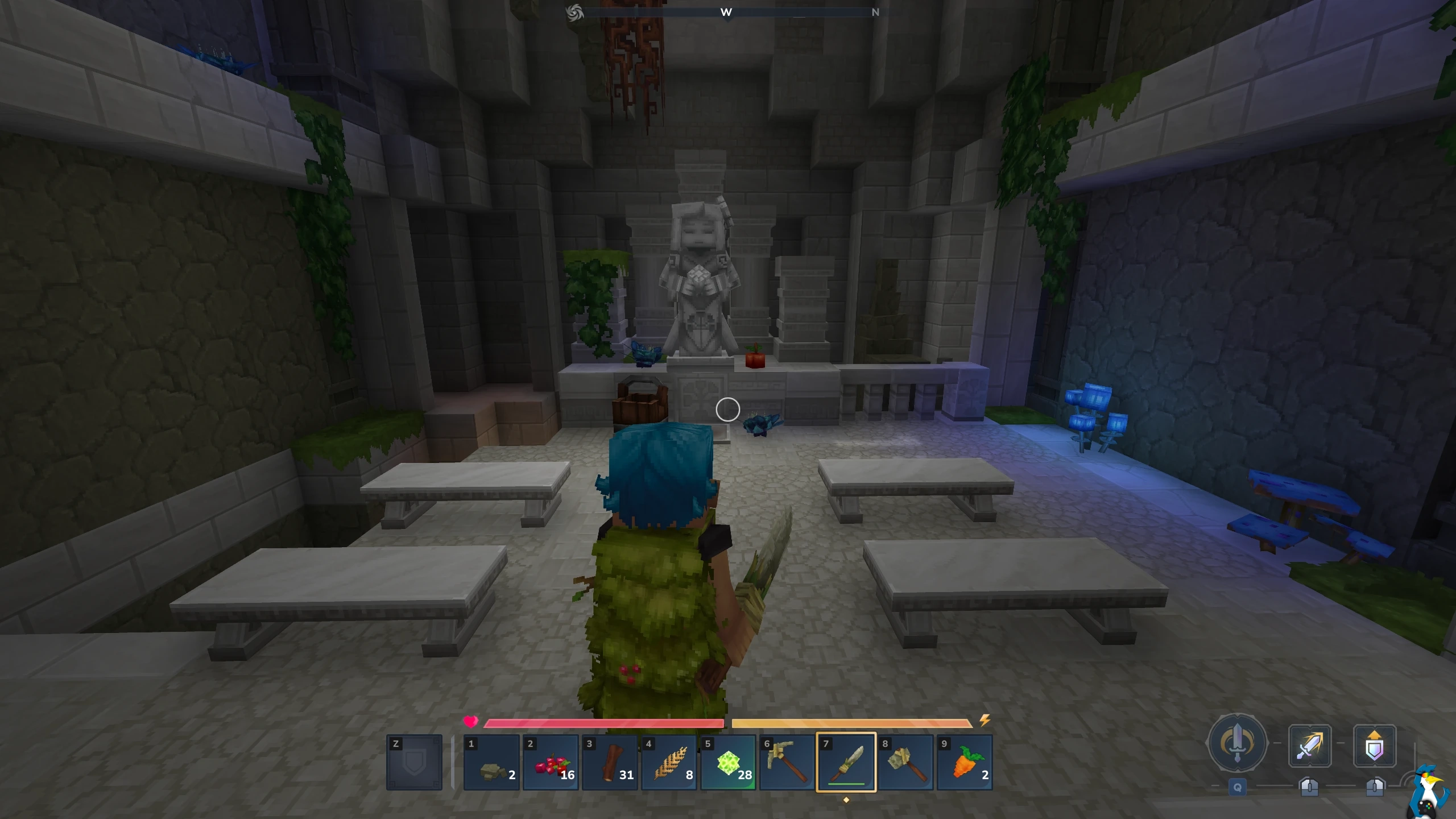Select the green crystal hotbar slot
1456x819 pixels.
(x=729, y=763)
